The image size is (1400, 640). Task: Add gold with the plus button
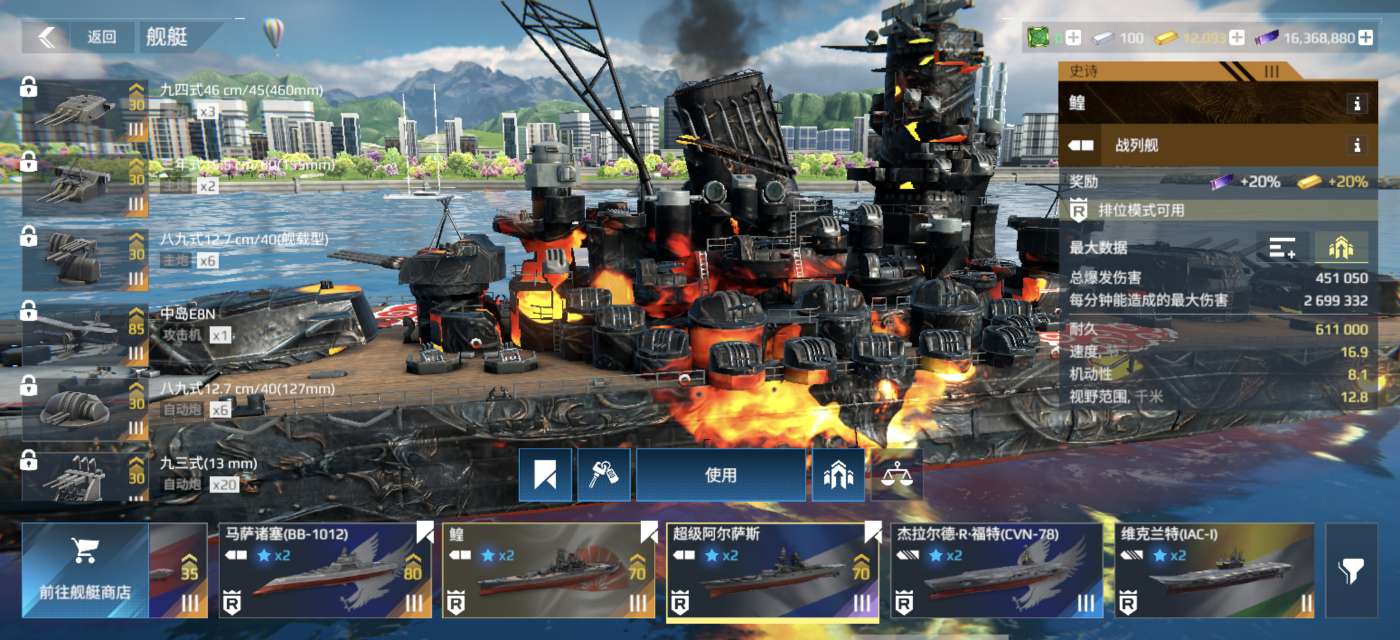pyautogui.click(x=1236, y=38)
